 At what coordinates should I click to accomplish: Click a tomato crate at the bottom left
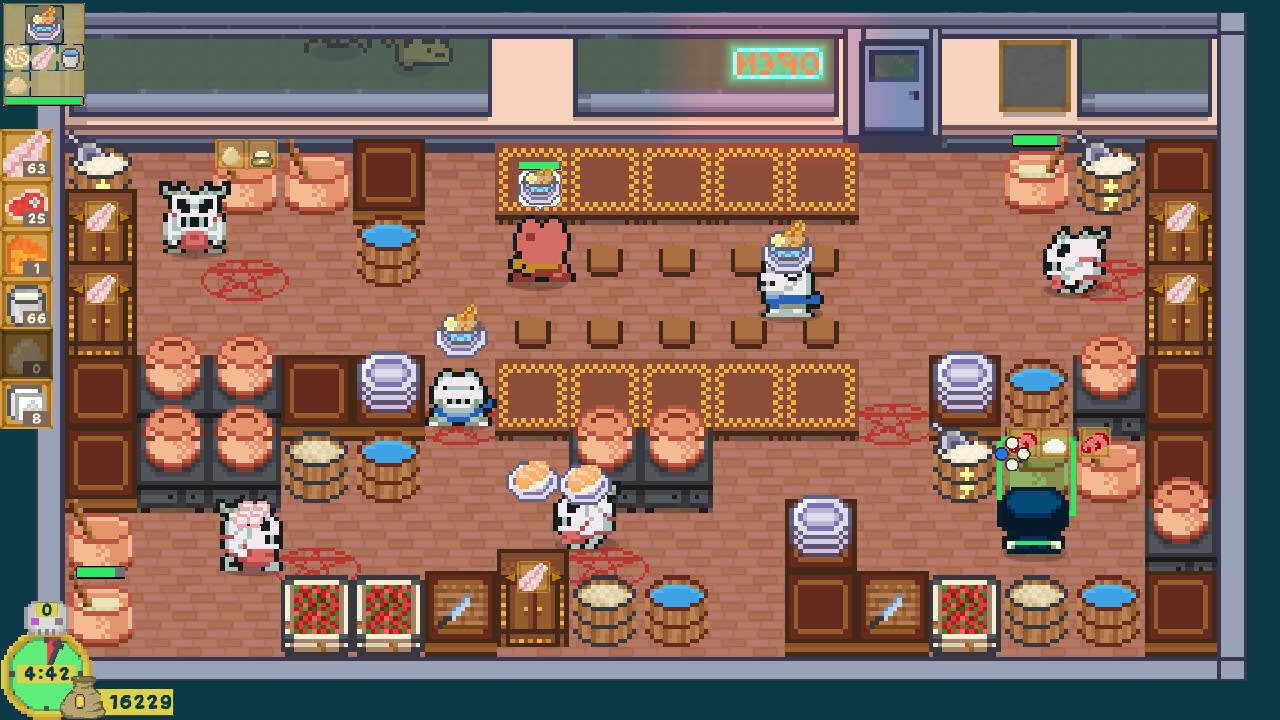coord(313,610)
